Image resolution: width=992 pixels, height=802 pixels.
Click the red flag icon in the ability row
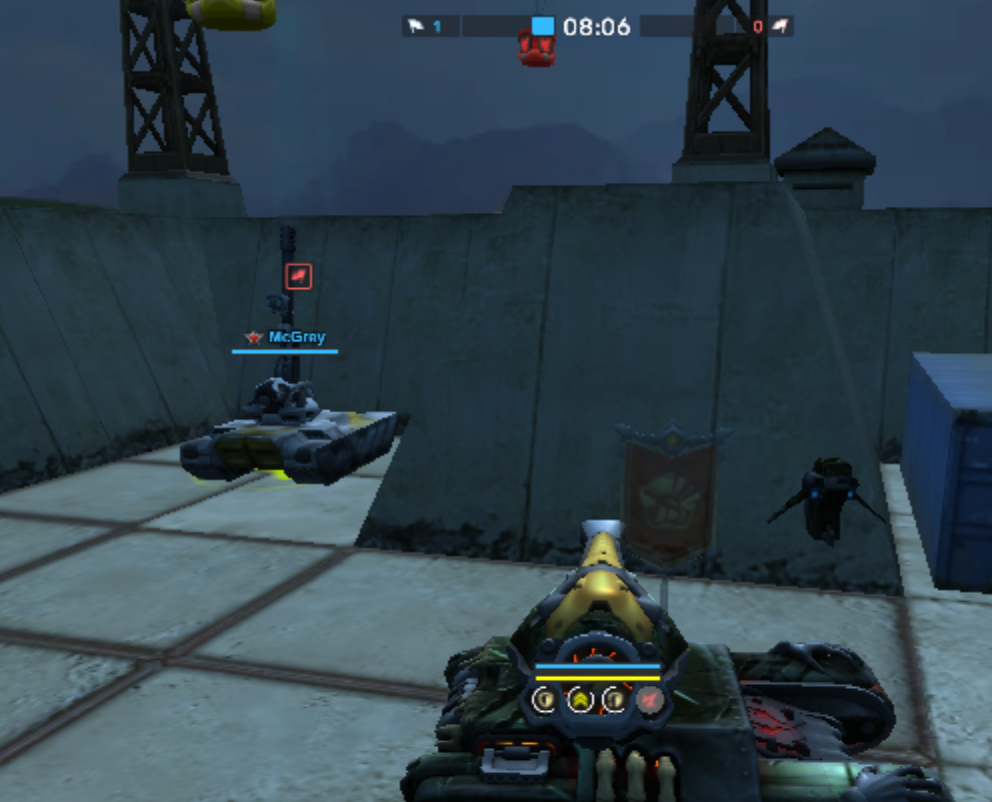click(649, 699)
